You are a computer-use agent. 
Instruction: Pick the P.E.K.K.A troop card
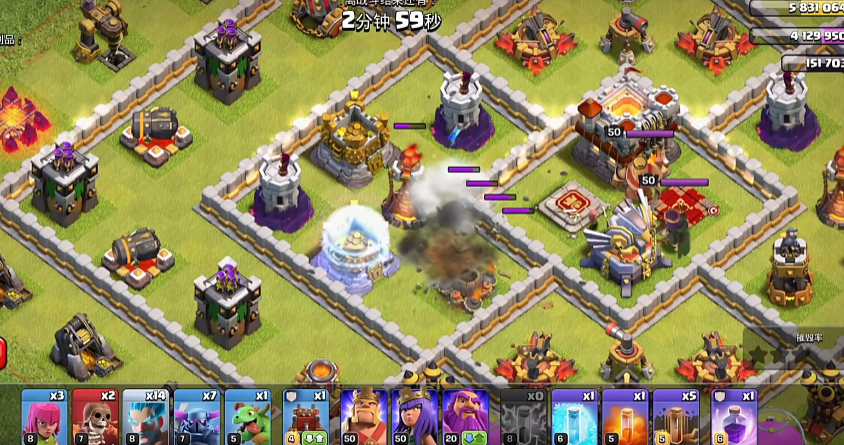(x=196, y=417)
